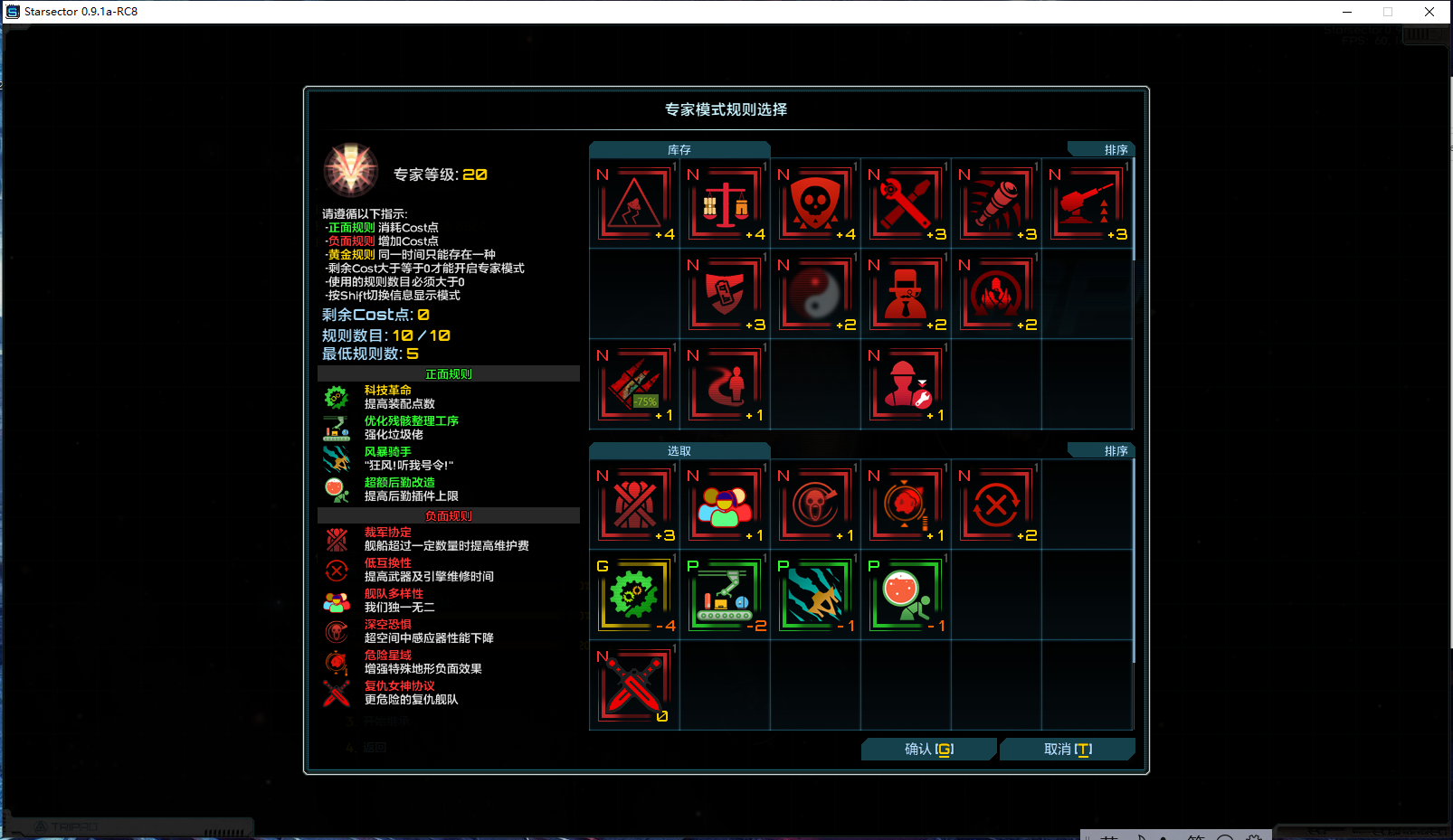This screenshot has height=840, width=1453.
Task: Select the balance scales rule icon (+4)
Action: point(725,202)
